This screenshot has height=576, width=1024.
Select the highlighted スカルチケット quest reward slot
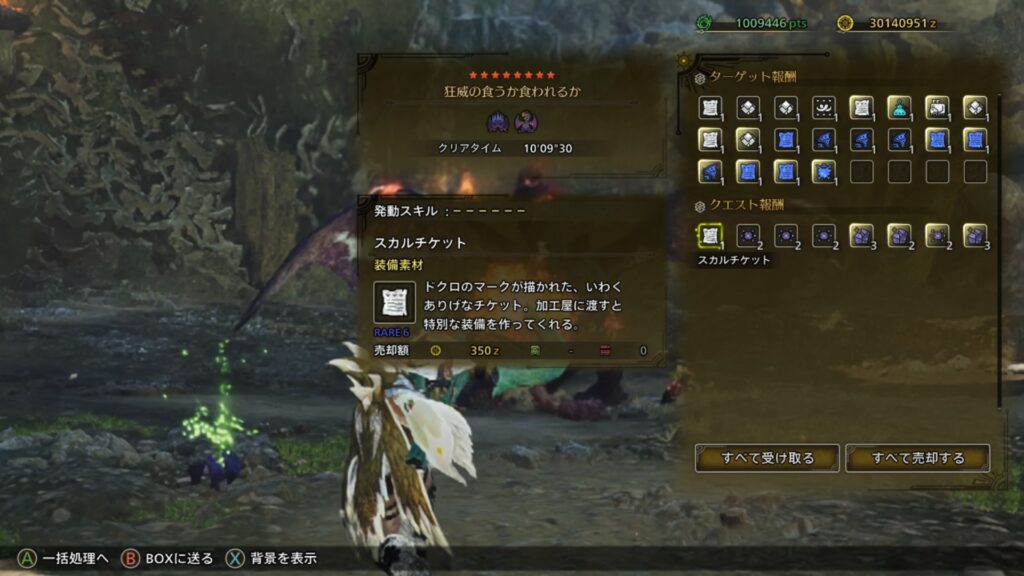709,235
